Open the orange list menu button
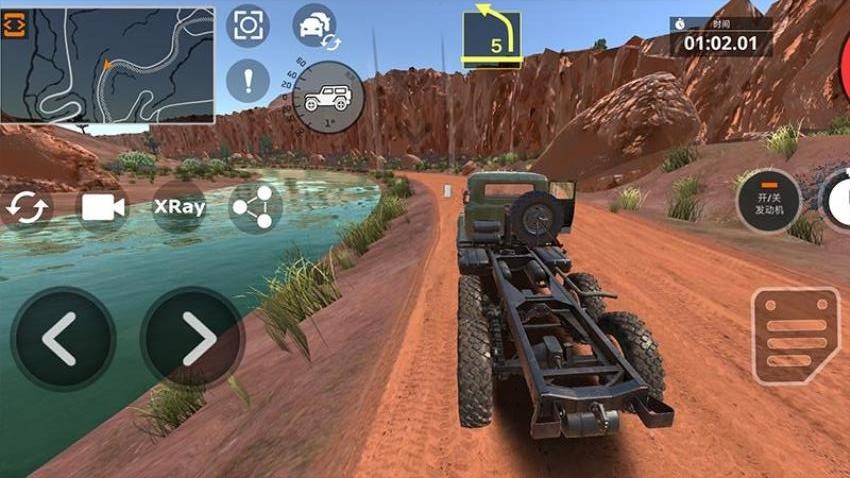Viewport: 850px width, 478px height. [796, 337]
